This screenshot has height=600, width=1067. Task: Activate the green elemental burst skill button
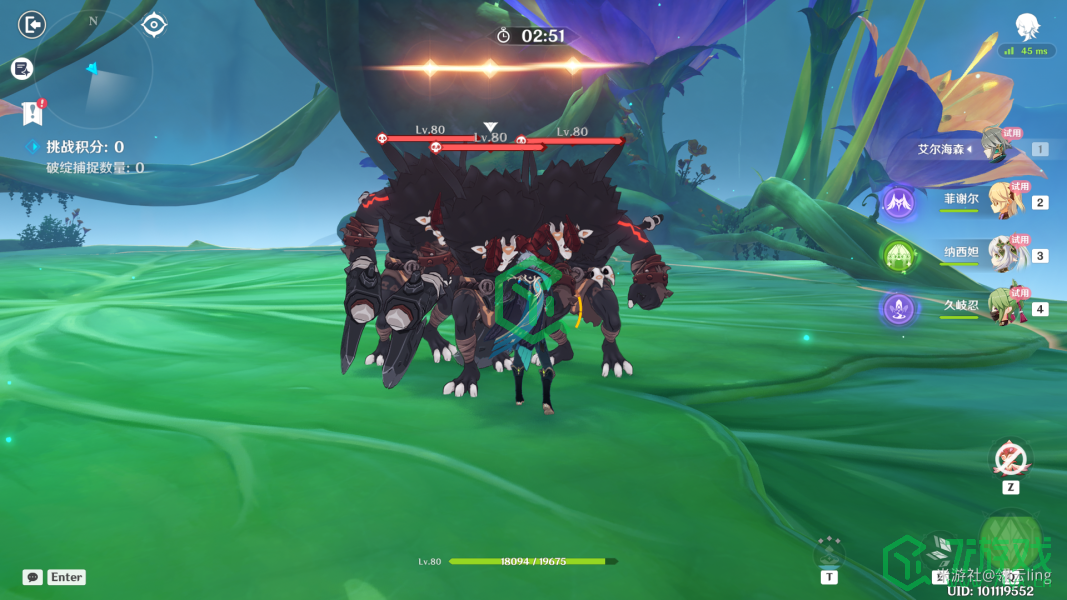[1010, 545]
